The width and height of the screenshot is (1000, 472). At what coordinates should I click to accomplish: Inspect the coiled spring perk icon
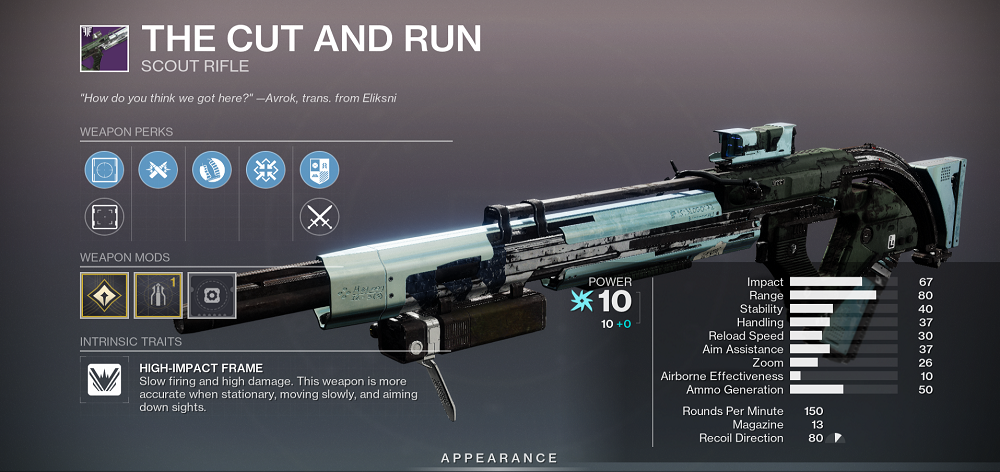211,171
